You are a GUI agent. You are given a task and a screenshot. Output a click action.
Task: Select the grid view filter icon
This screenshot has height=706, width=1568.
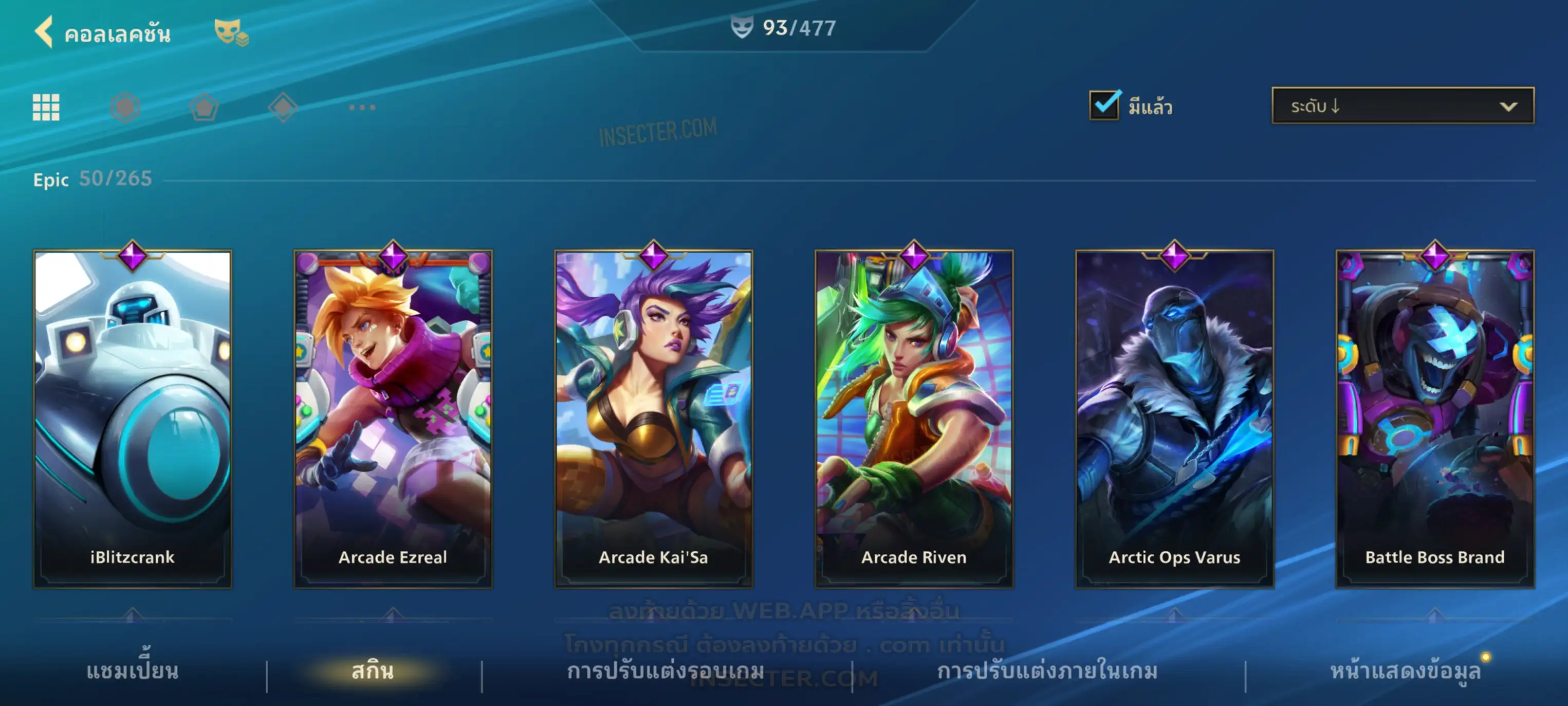(46, 107)
